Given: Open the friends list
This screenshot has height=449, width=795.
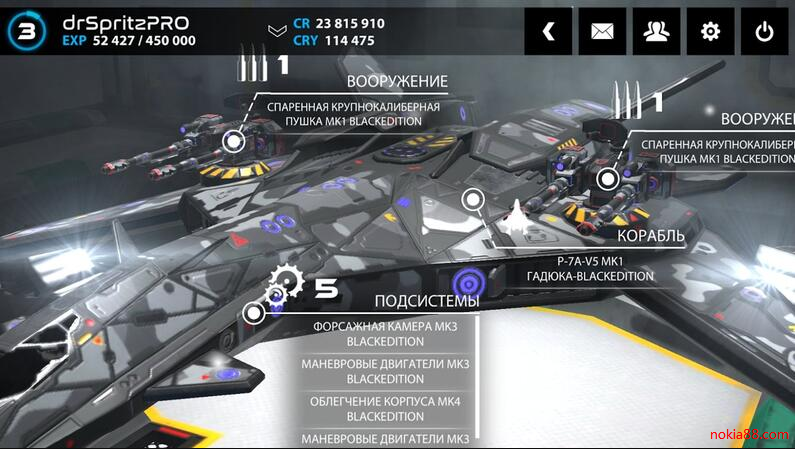Looking at the screenshot, I should (x=656, y=31).
